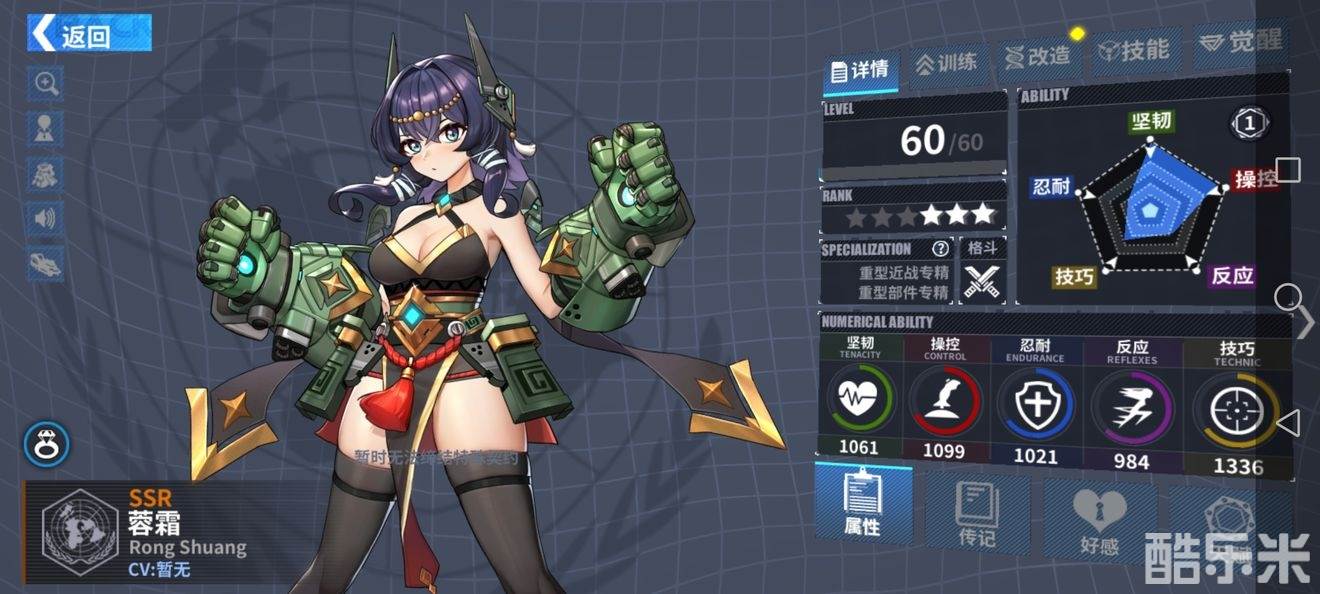Tap the Android back triangle button
This screenshot has width=1320, height=594.
pos(1289,423)
